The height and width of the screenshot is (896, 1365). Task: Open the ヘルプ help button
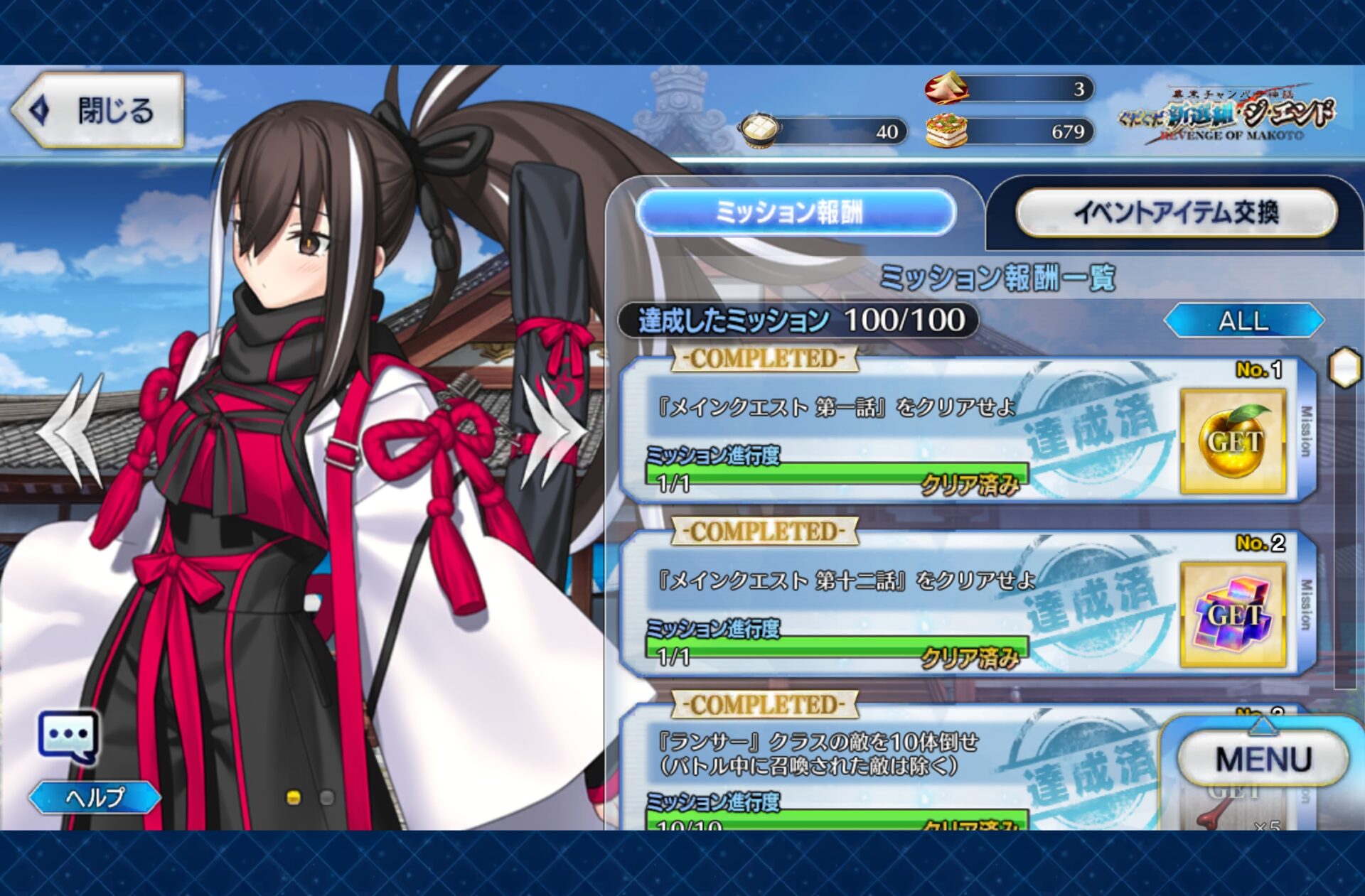95,797
